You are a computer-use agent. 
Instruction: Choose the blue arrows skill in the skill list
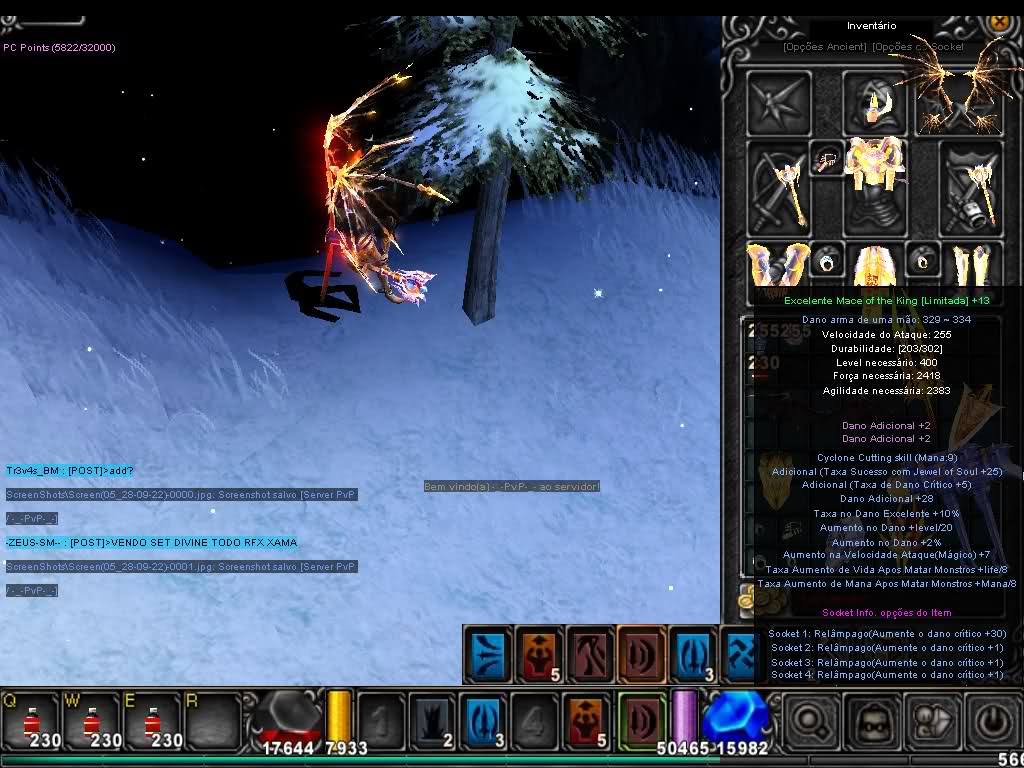point(490,654)
